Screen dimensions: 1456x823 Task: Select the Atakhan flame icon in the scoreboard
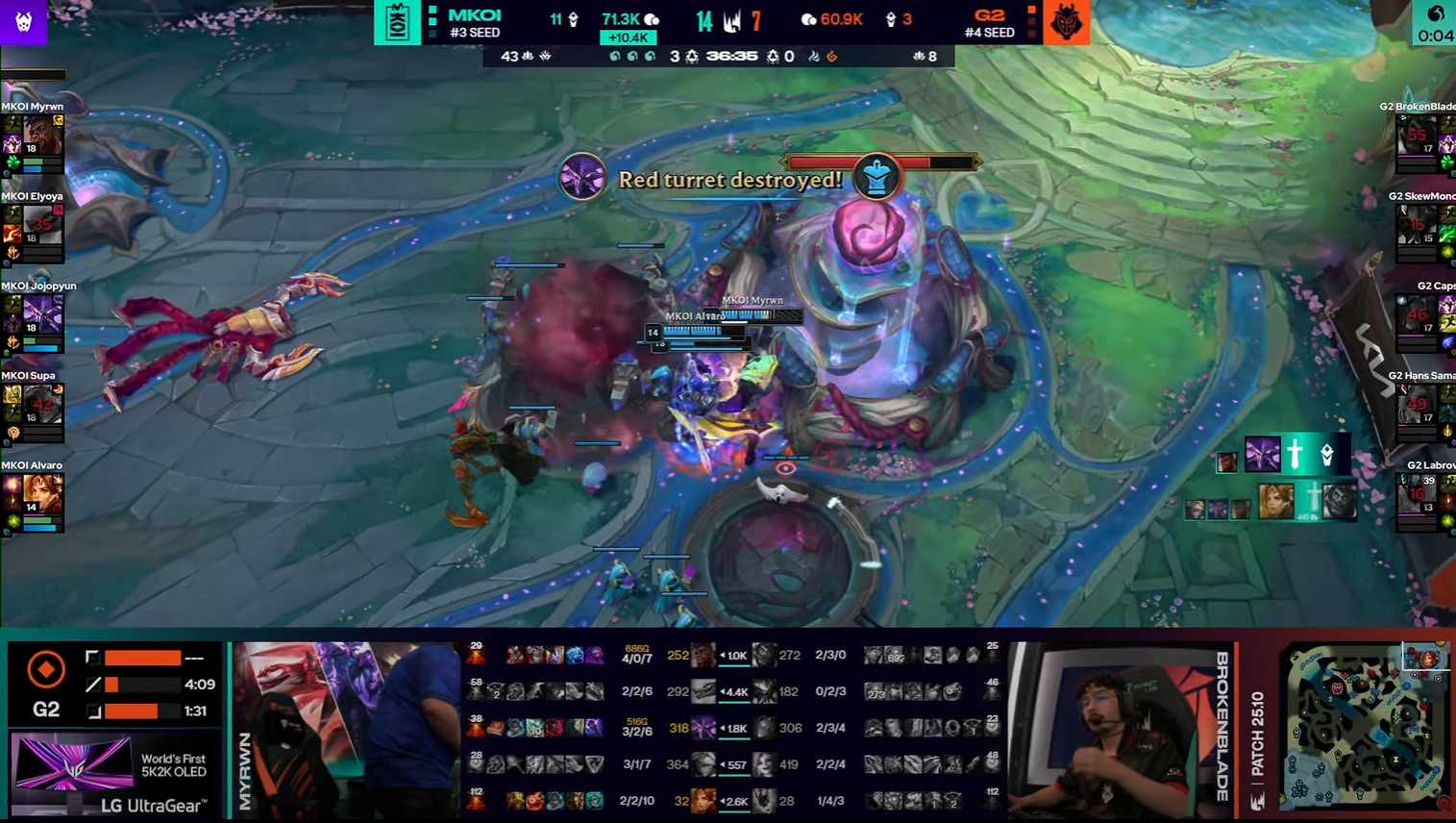point(832,56)
